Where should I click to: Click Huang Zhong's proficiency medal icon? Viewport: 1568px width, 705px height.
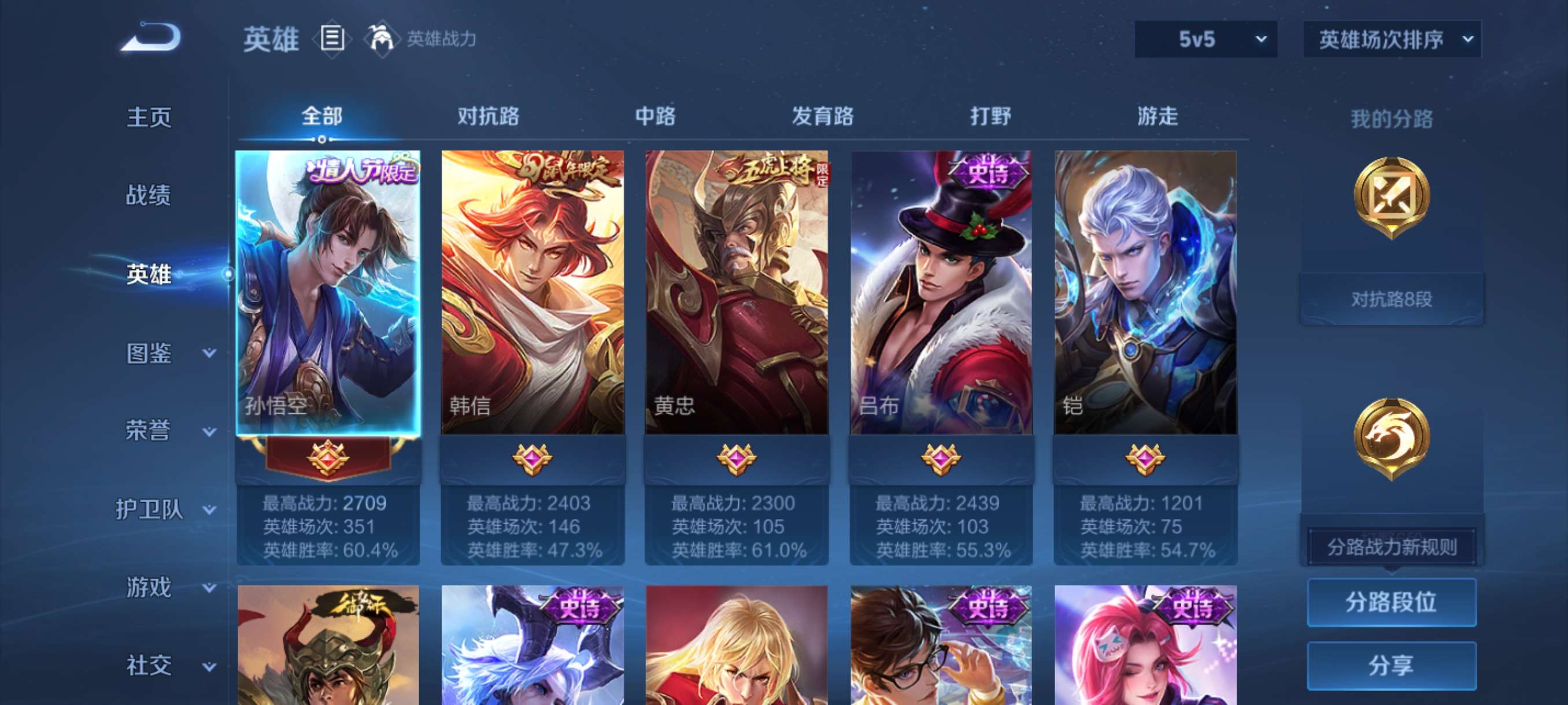738,461
